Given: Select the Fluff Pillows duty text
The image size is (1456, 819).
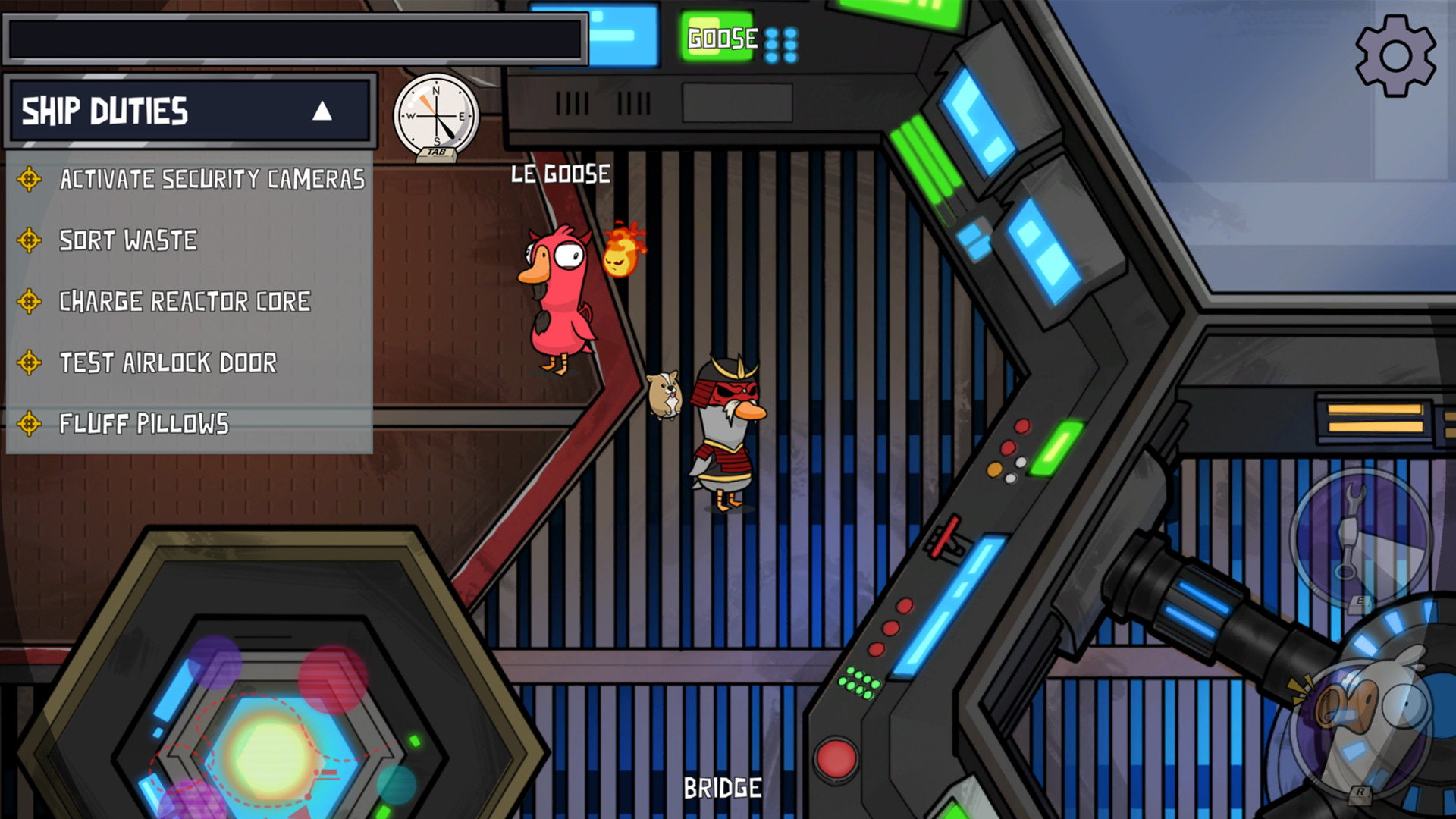Looking at the screenshot, I should click(144, 424).
